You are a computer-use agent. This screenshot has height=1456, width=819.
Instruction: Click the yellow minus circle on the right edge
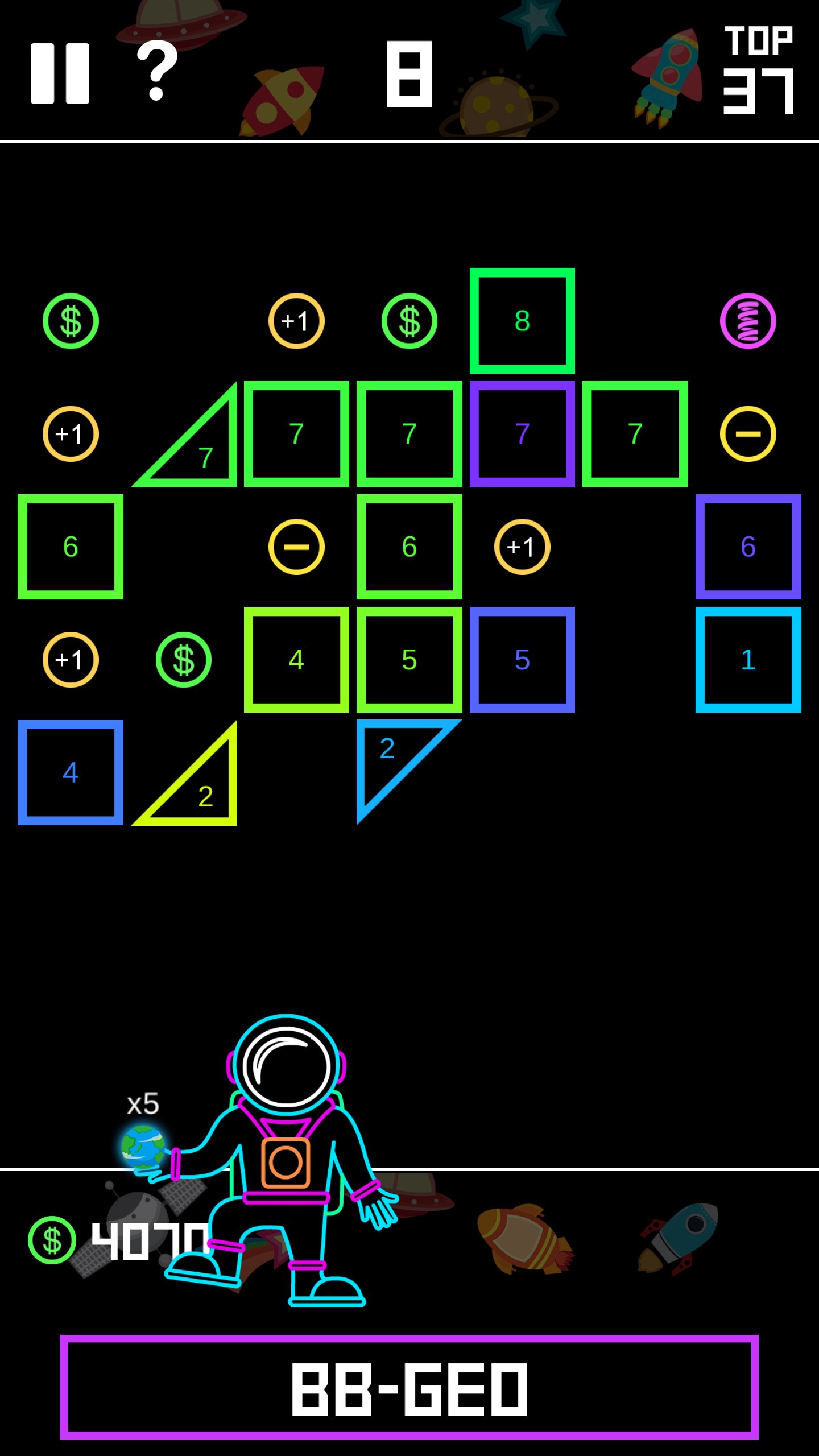748,433
